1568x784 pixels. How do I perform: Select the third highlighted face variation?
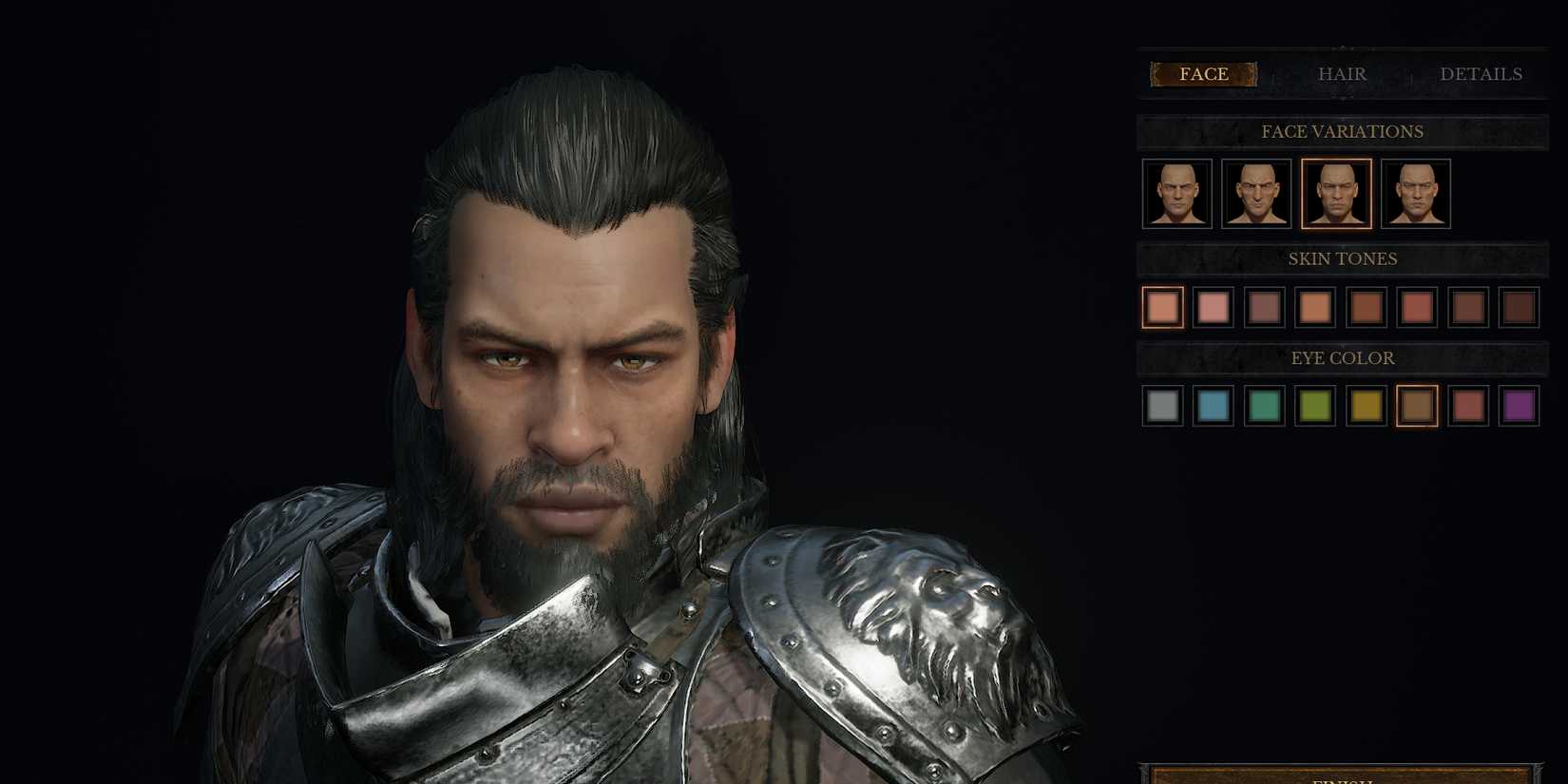click(1337, 194)
